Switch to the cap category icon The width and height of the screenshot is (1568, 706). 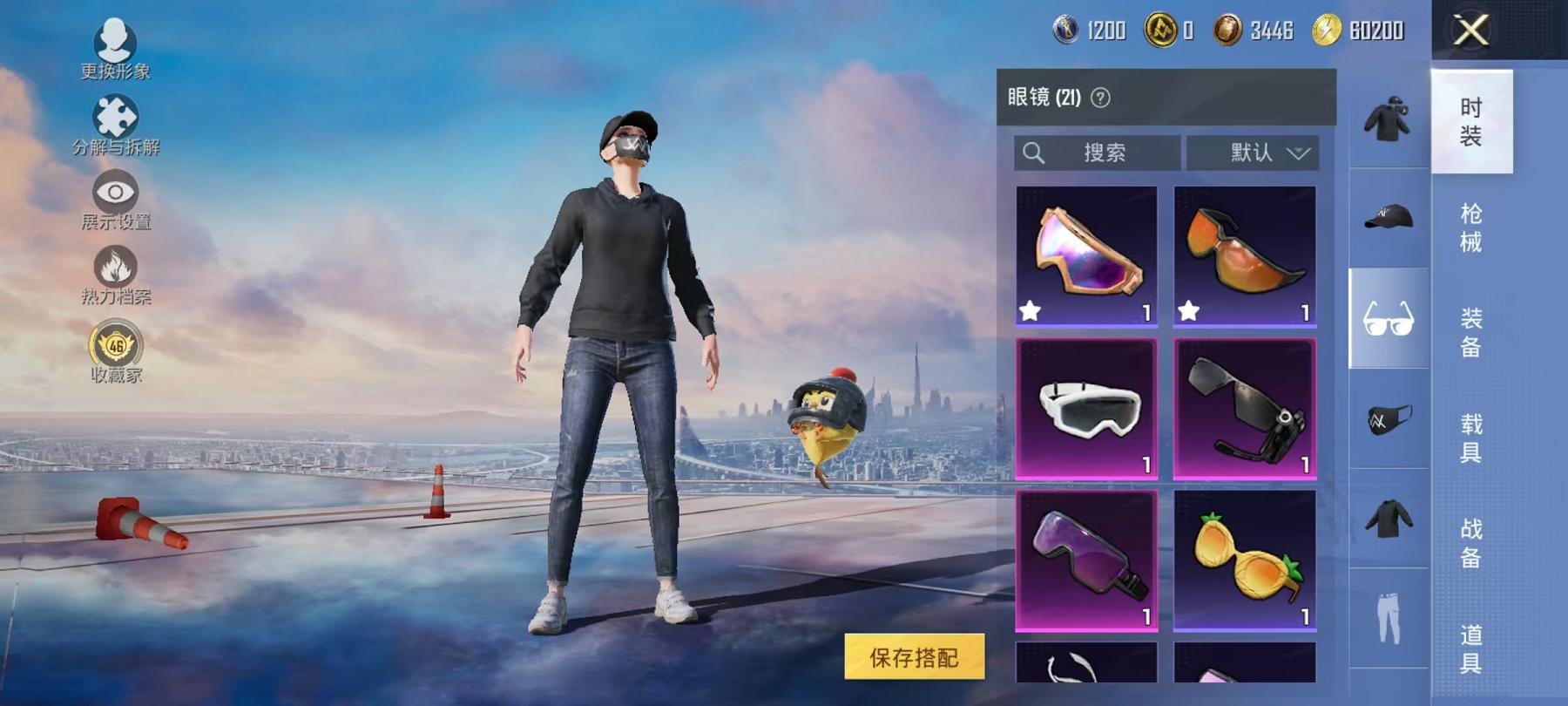click(x=1389, y=218)
